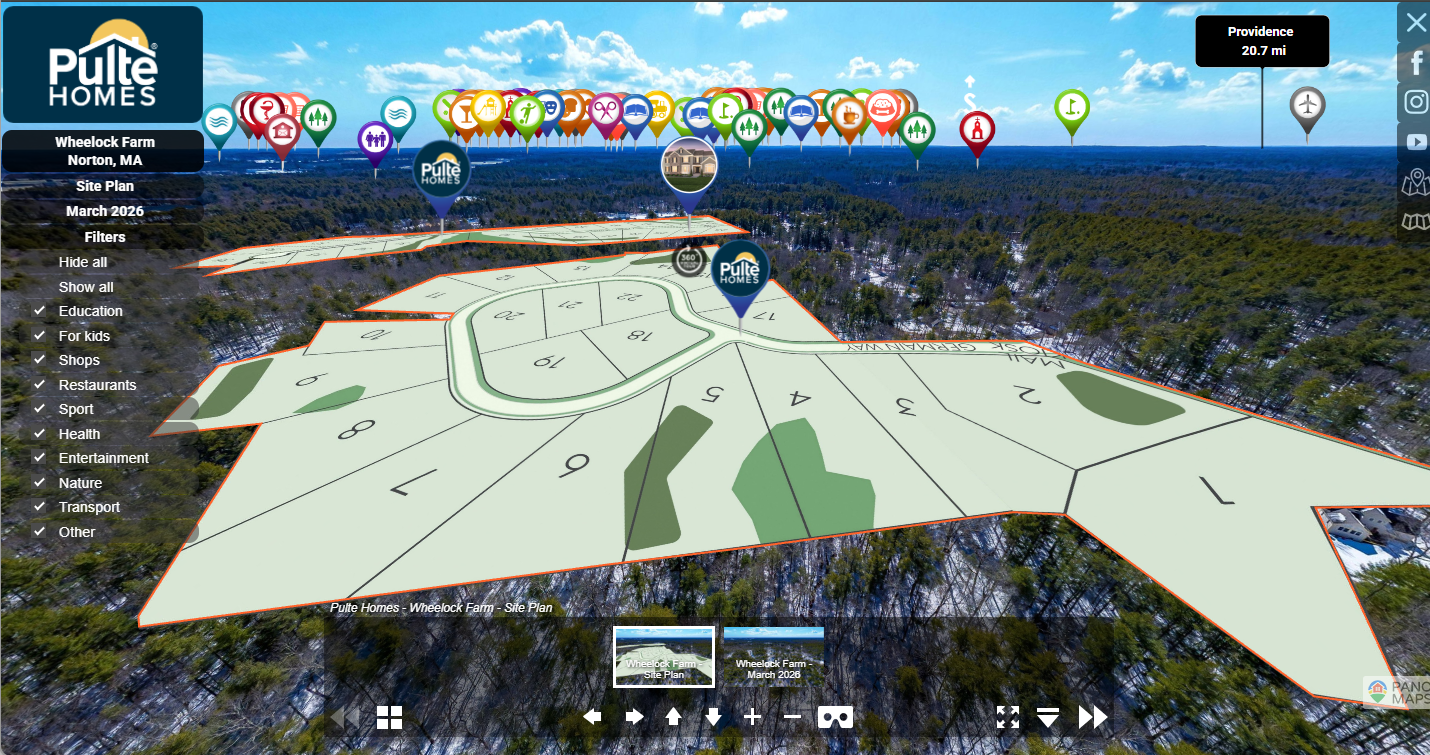Select the March 2026 menu entry
Screen dimensions: 1430x755
(x=104, y=211)
